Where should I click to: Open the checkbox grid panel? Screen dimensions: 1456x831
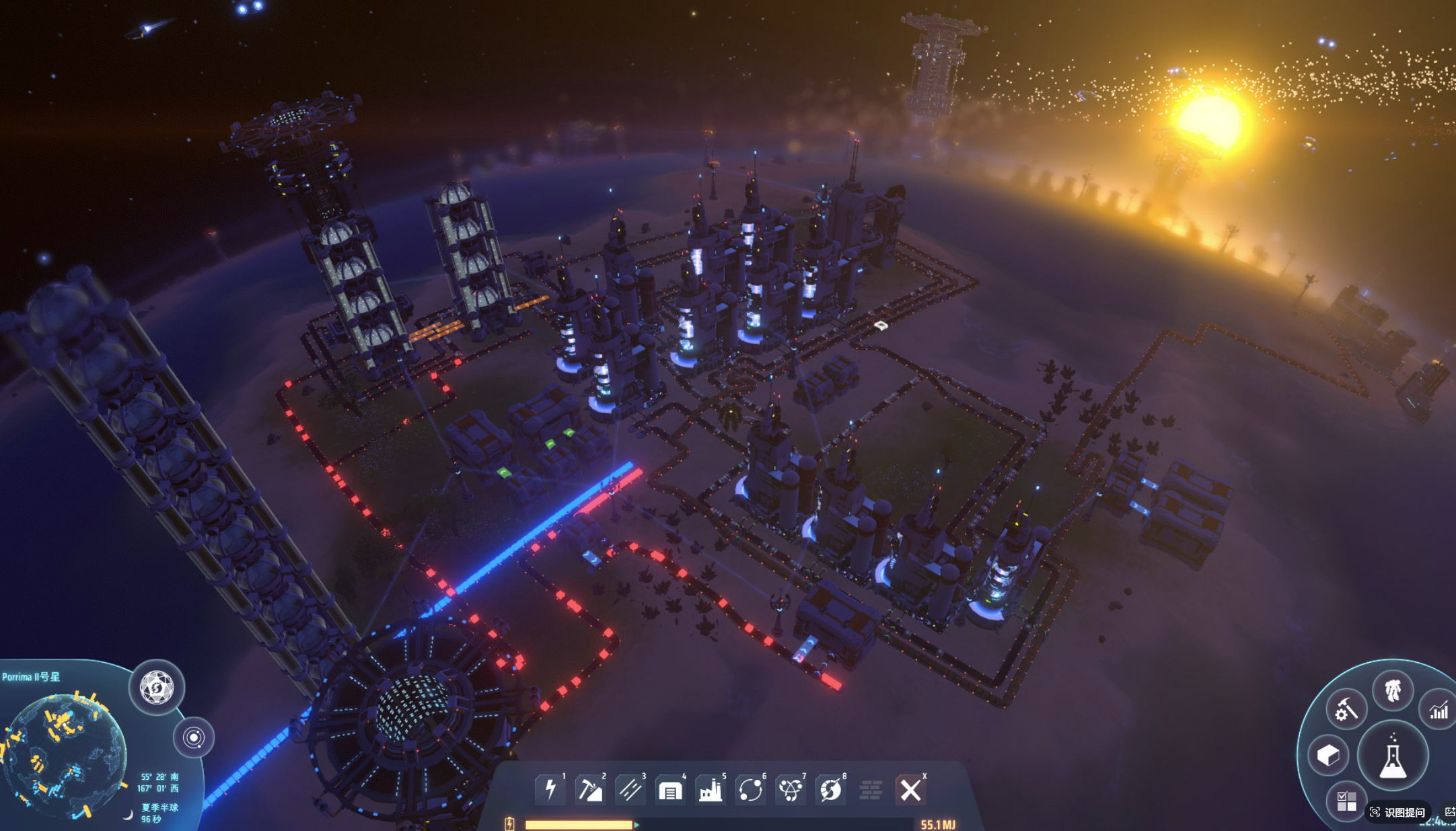[x=1346, y=801]
